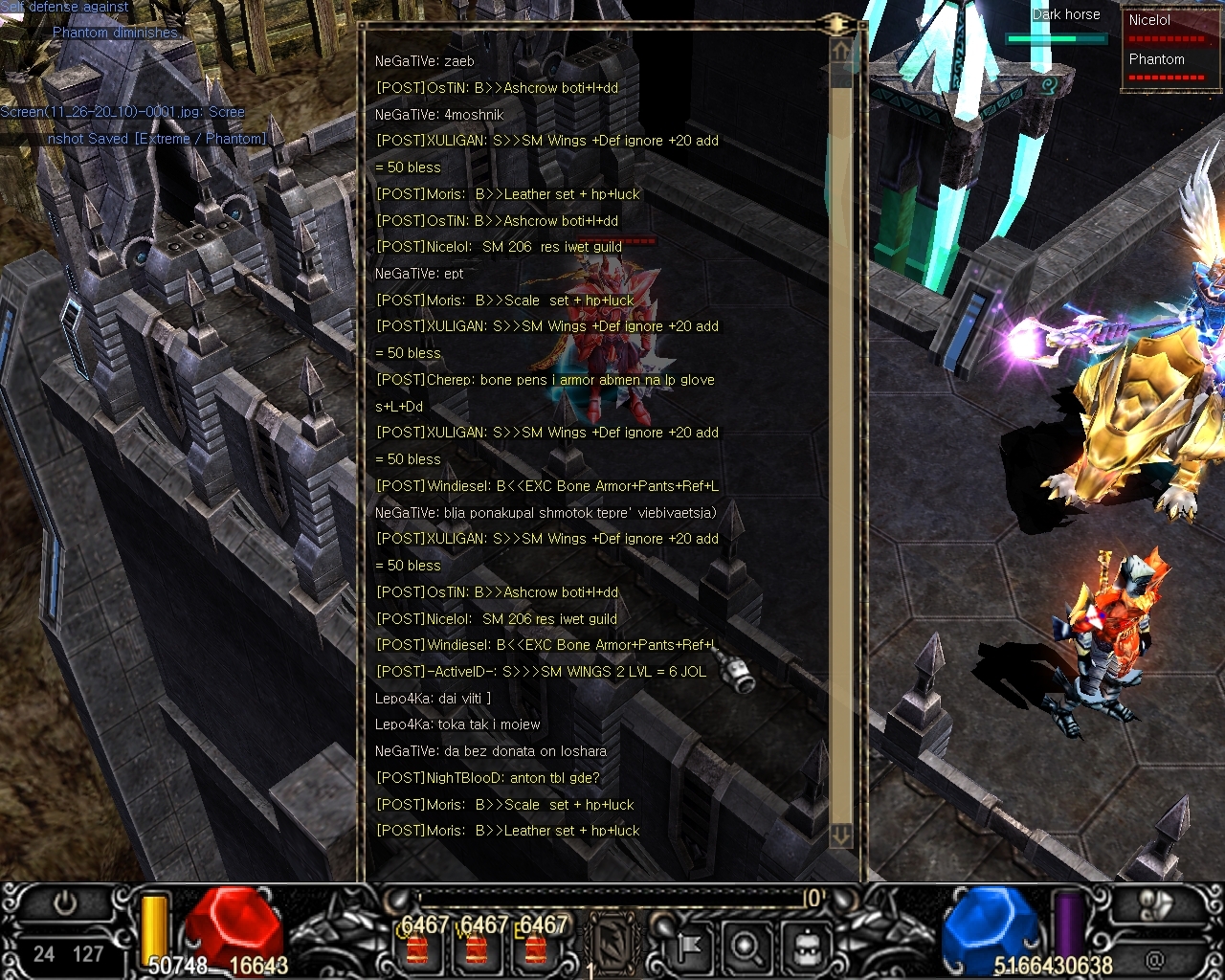Screen dimensions: 1225x980
Task: Click XULIGAN's SM Wings post in chat
Action: click(547, 141)
